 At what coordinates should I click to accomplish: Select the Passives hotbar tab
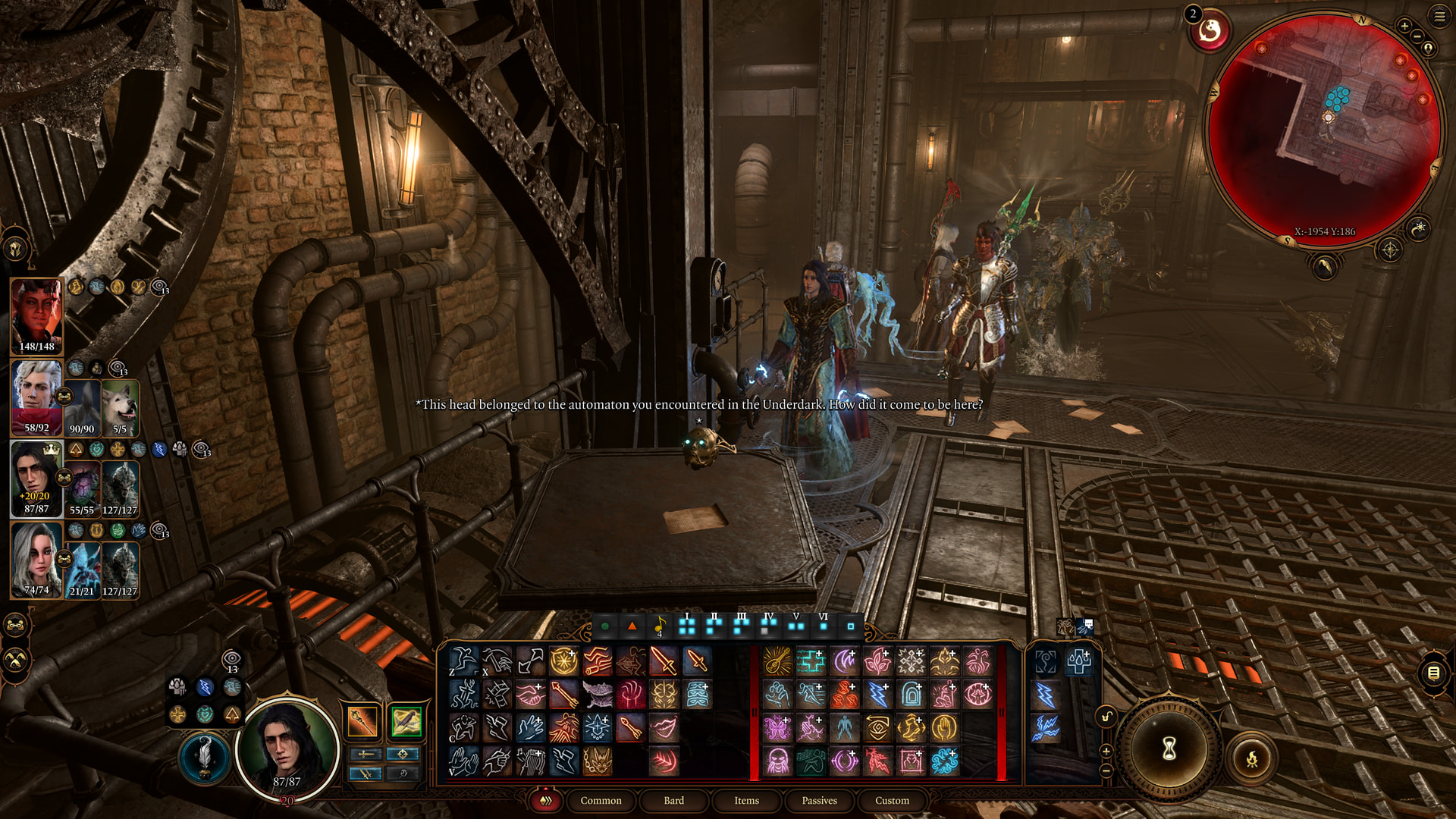(x=819, y=800)
